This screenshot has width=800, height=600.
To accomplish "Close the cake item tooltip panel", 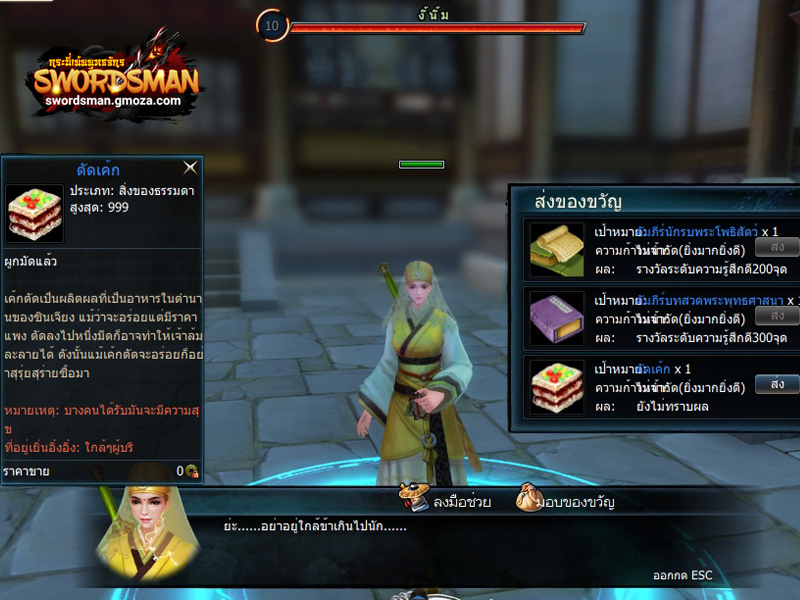I will 190,168.
